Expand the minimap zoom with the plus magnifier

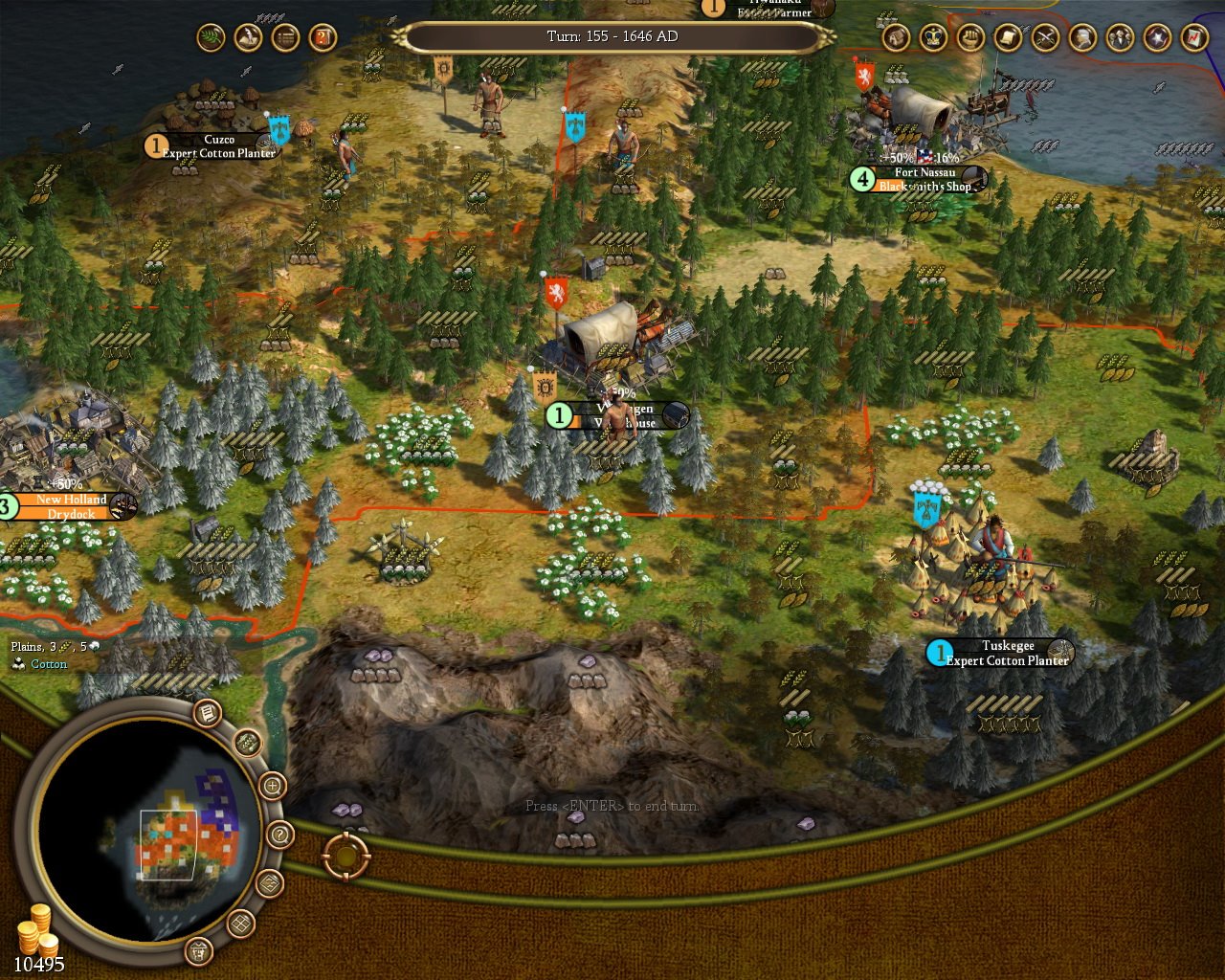pos(272,786)
